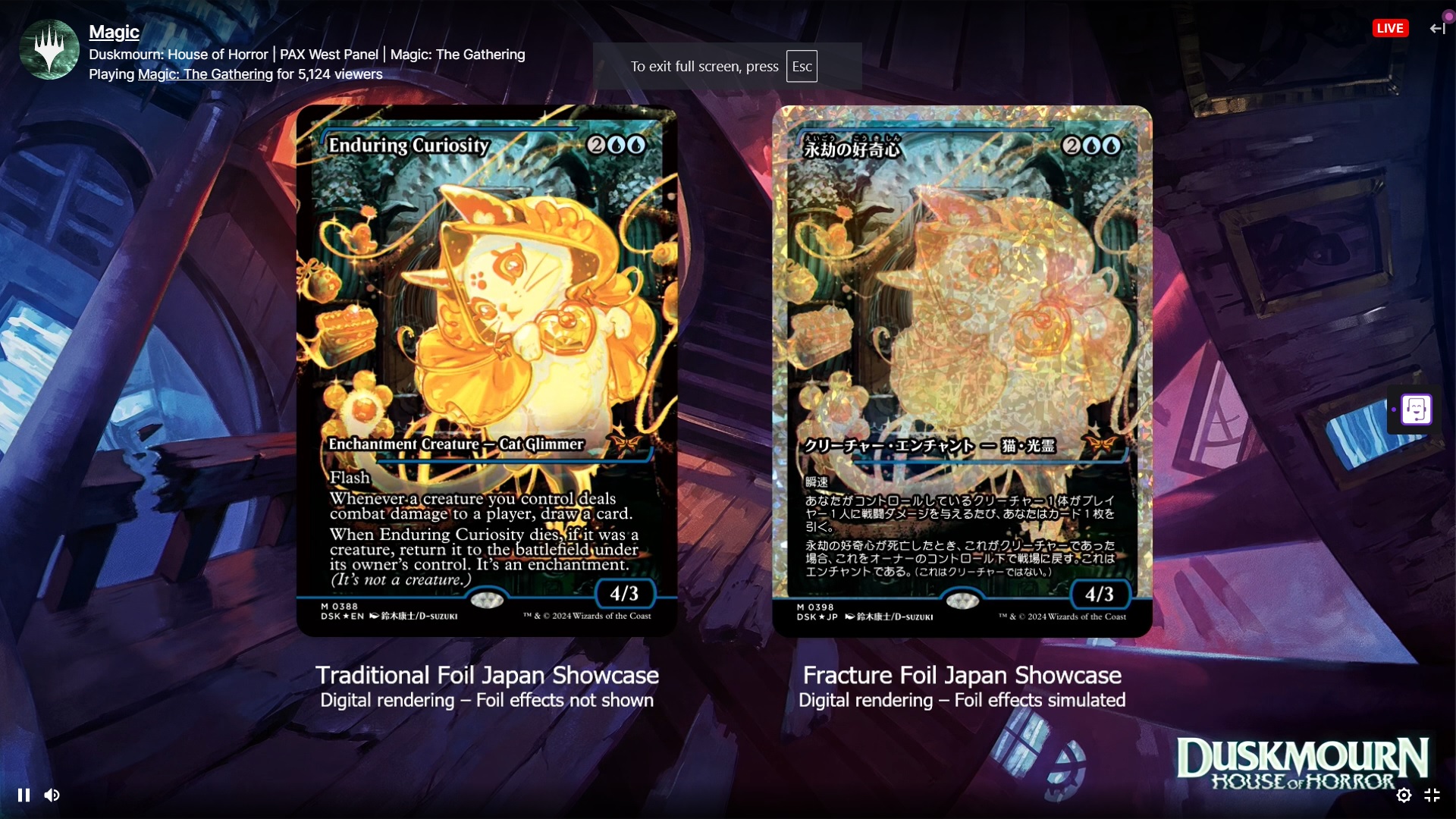The image size is (1456, 819).
Task: Click the pause icon in the player controls
Action: click(24, 795)
